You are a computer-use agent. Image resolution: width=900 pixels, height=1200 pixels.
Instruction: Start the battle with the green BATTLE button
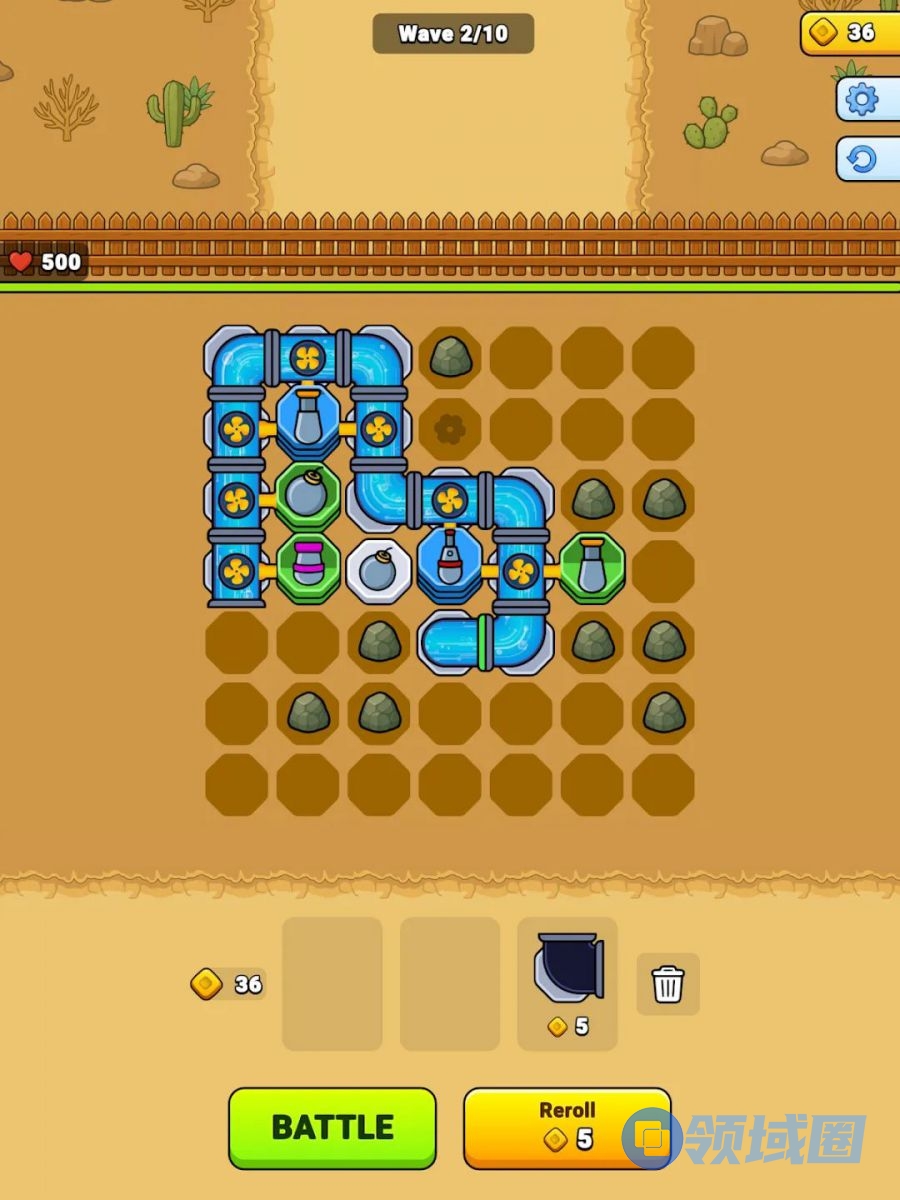(332, 1127)
